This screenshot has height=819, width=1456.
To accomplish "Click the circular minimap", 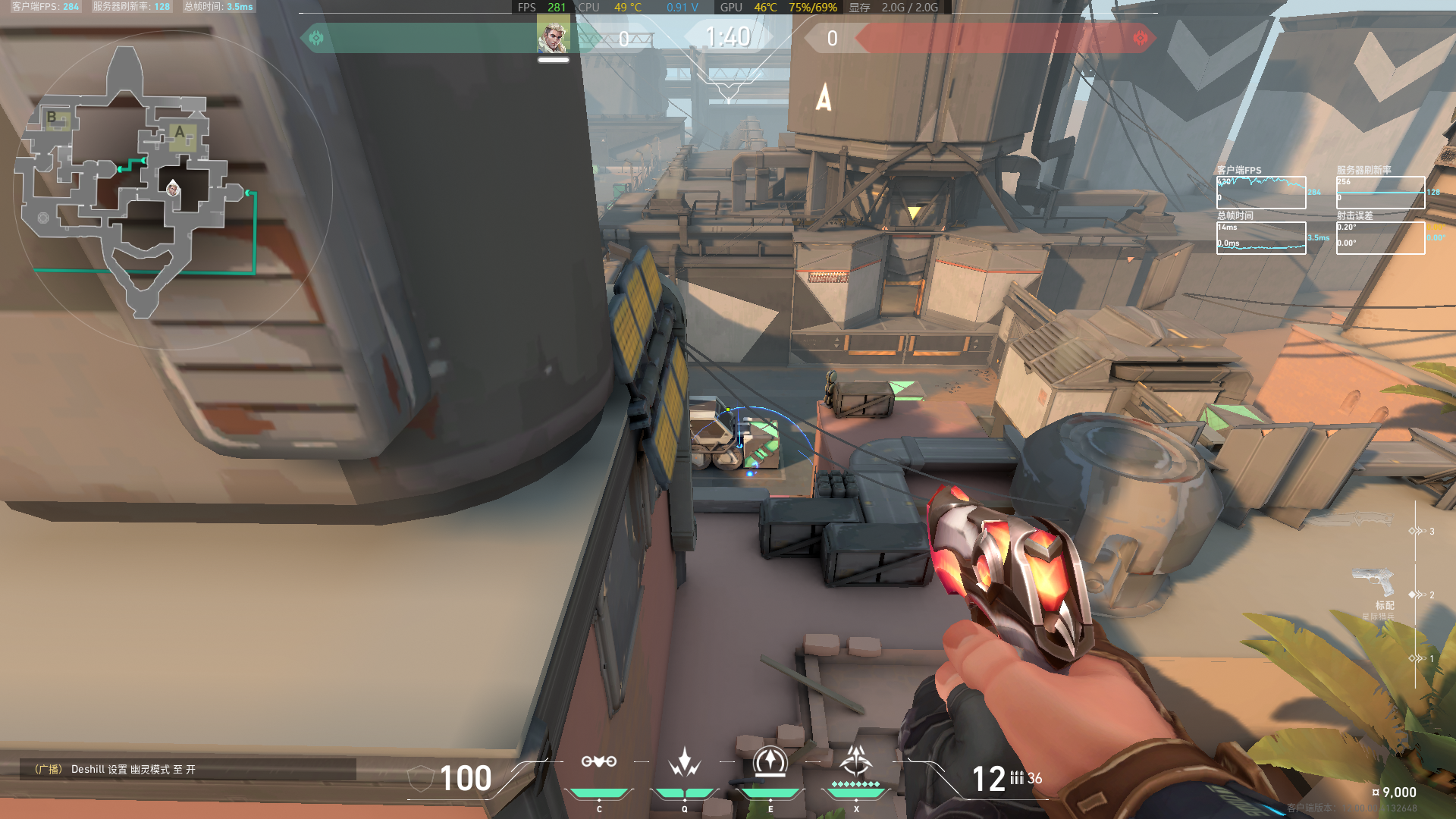I will click(173, 190).
